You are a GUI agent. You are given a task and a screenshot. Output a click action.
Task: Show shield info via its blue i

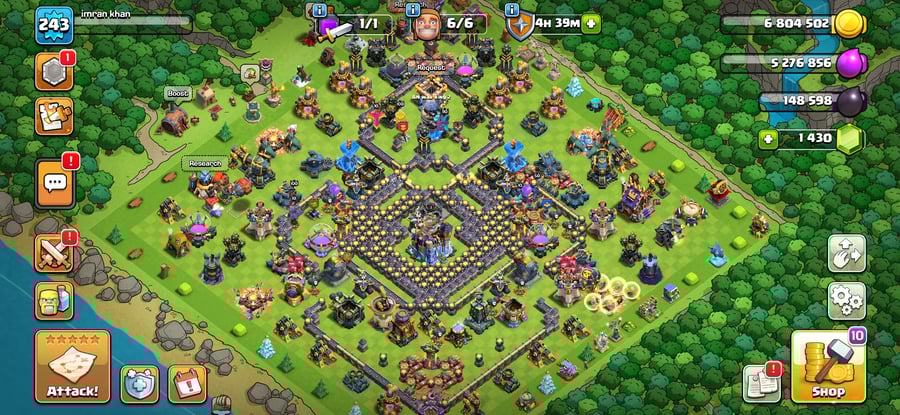pyautogui.click(x=513, y=10)
